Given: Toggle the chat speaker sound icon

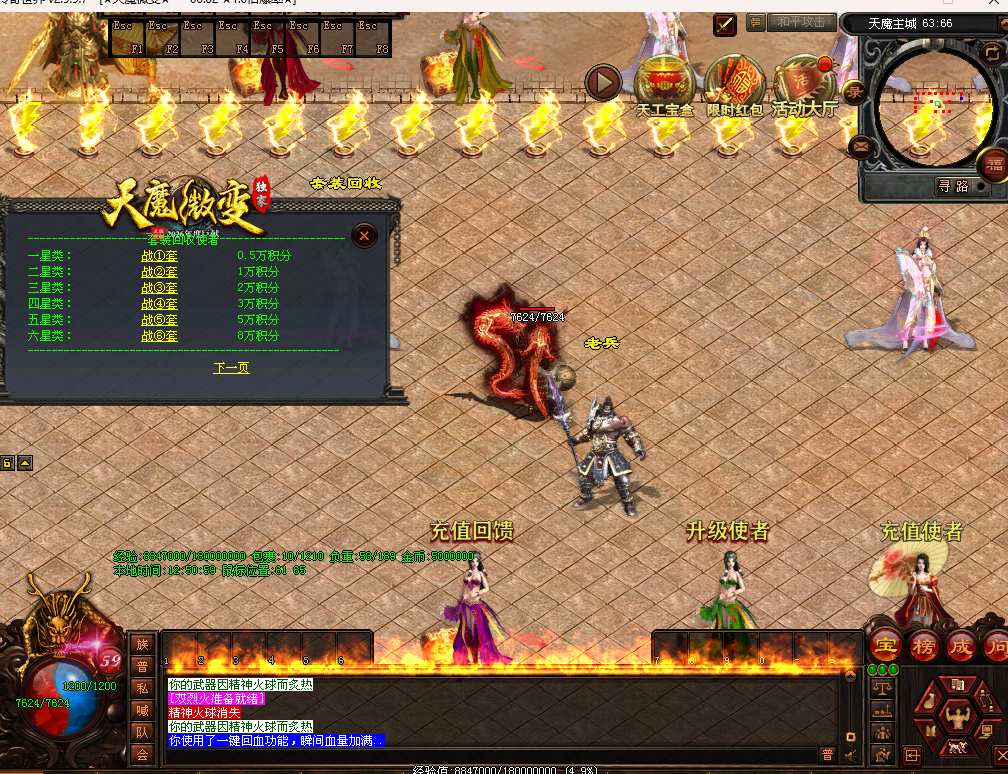Looking at the screenshot, I should (850, 755).
